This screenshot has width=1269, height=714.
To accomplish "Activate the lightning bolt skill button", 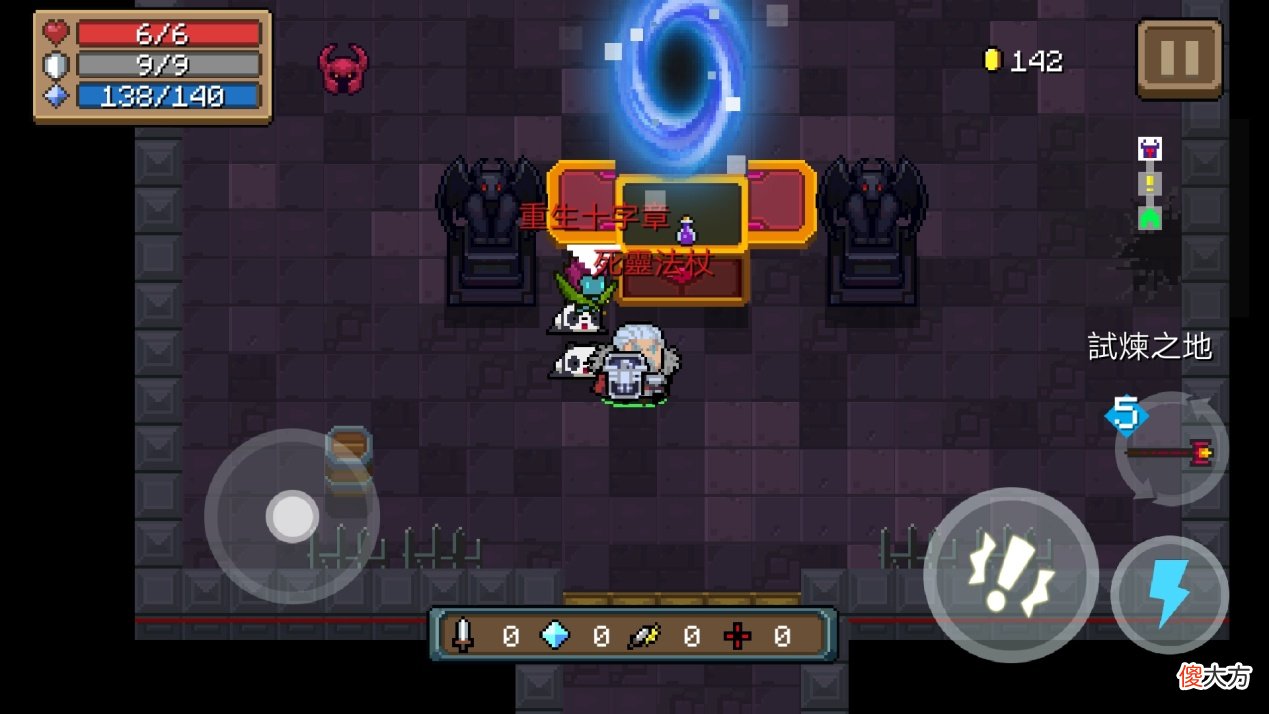I will (1169, 595).
